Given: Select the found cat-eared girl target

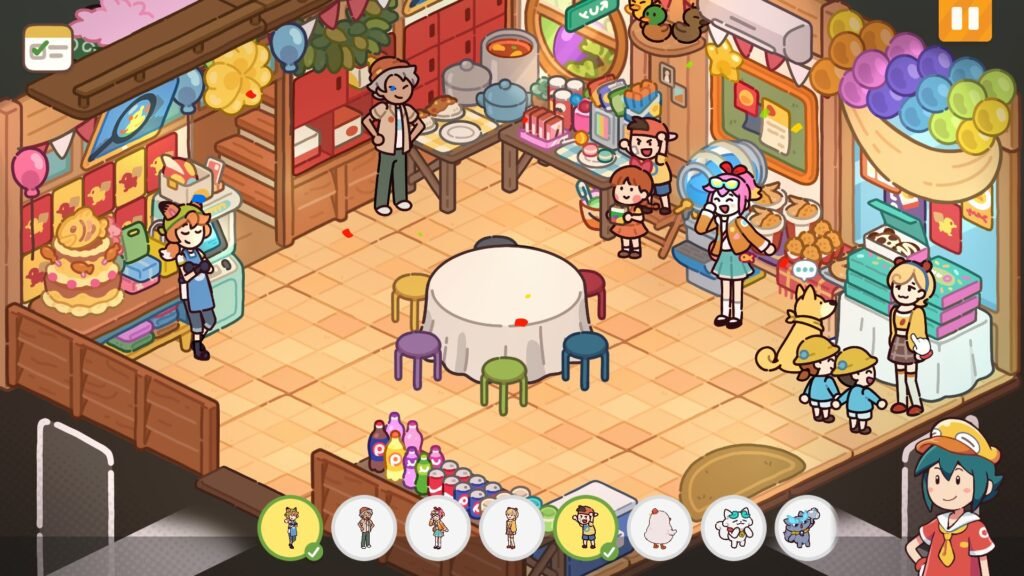Looking at the screenshot, I should tap(290, 527).
